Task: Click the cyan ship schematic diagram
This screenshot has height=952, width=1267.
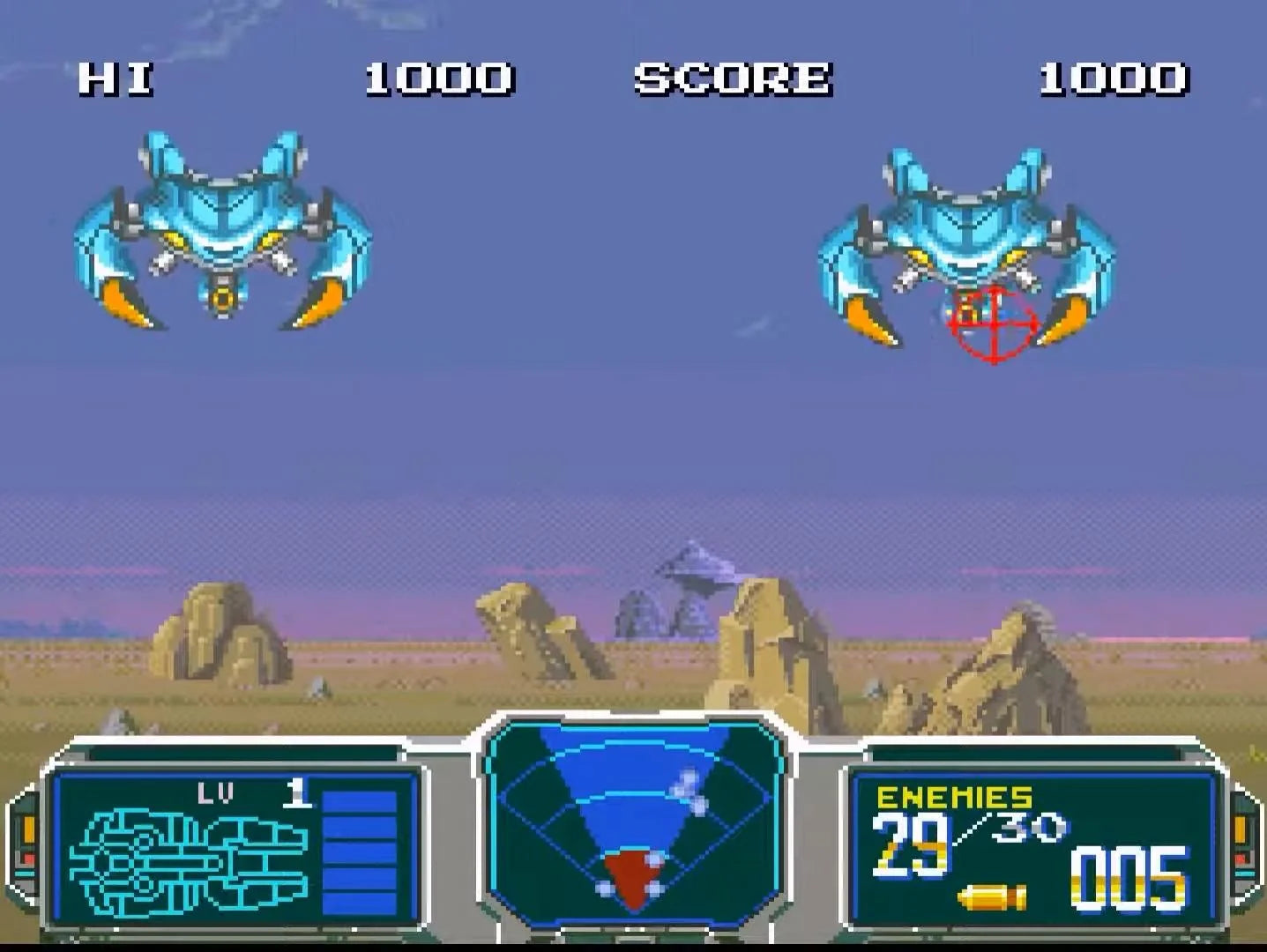Action: [x=188, y=859]
